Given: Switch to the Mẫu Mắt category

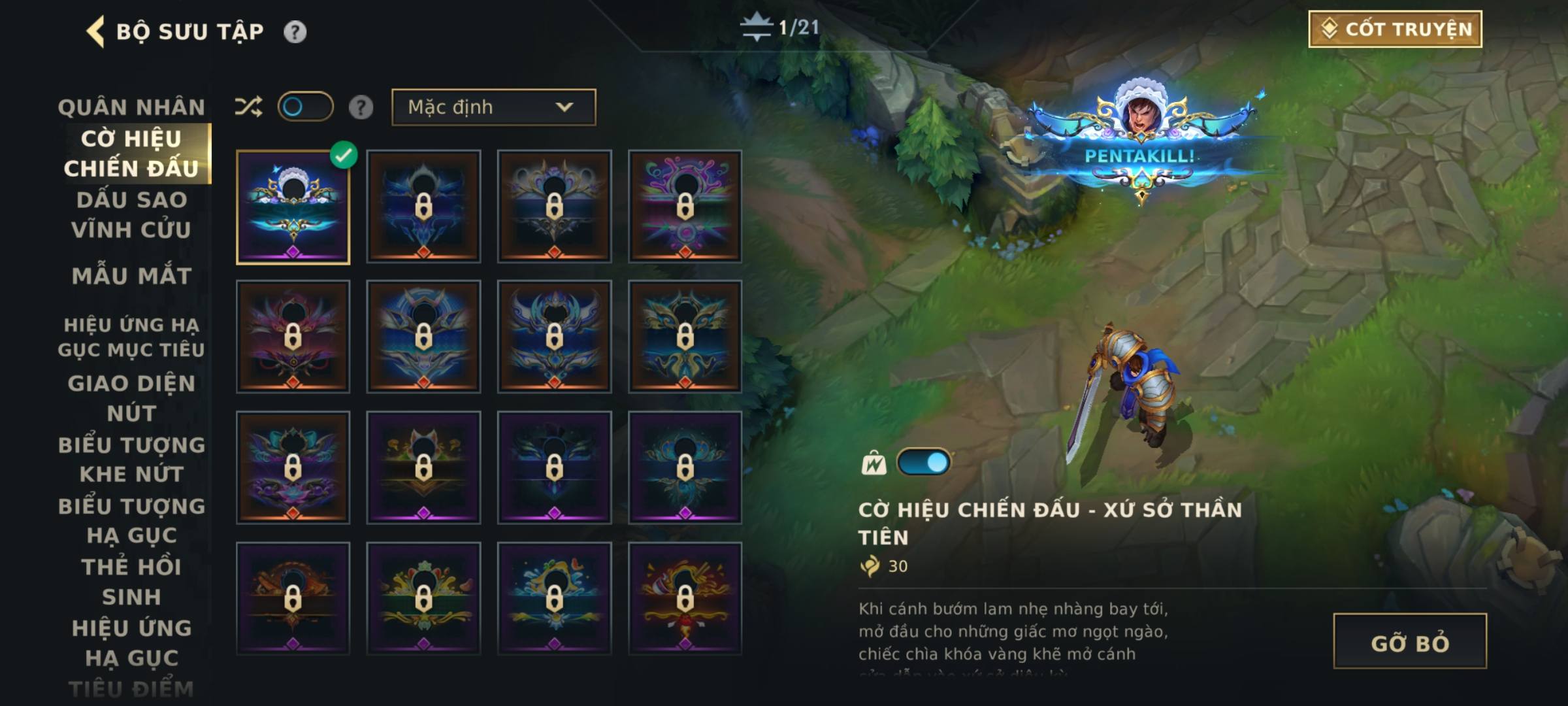Looking at the screenshot, I should [131, 276].
